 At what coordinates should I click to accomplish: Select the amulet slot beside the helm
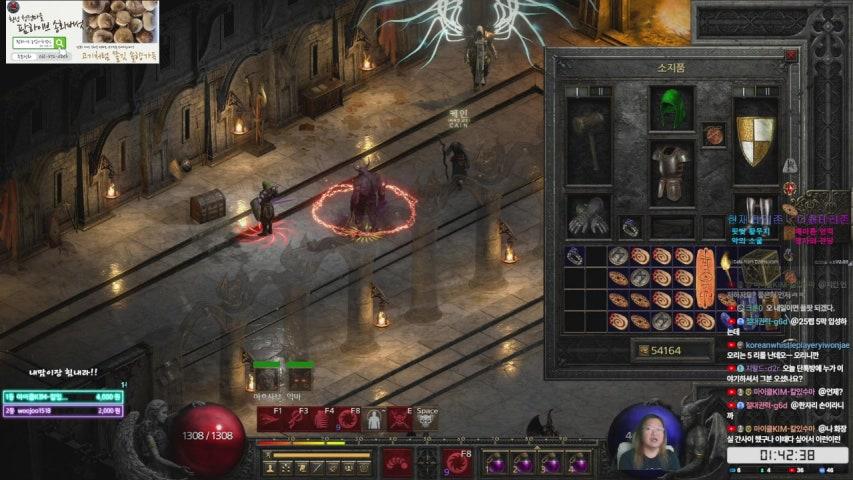[x=713, y=134]
